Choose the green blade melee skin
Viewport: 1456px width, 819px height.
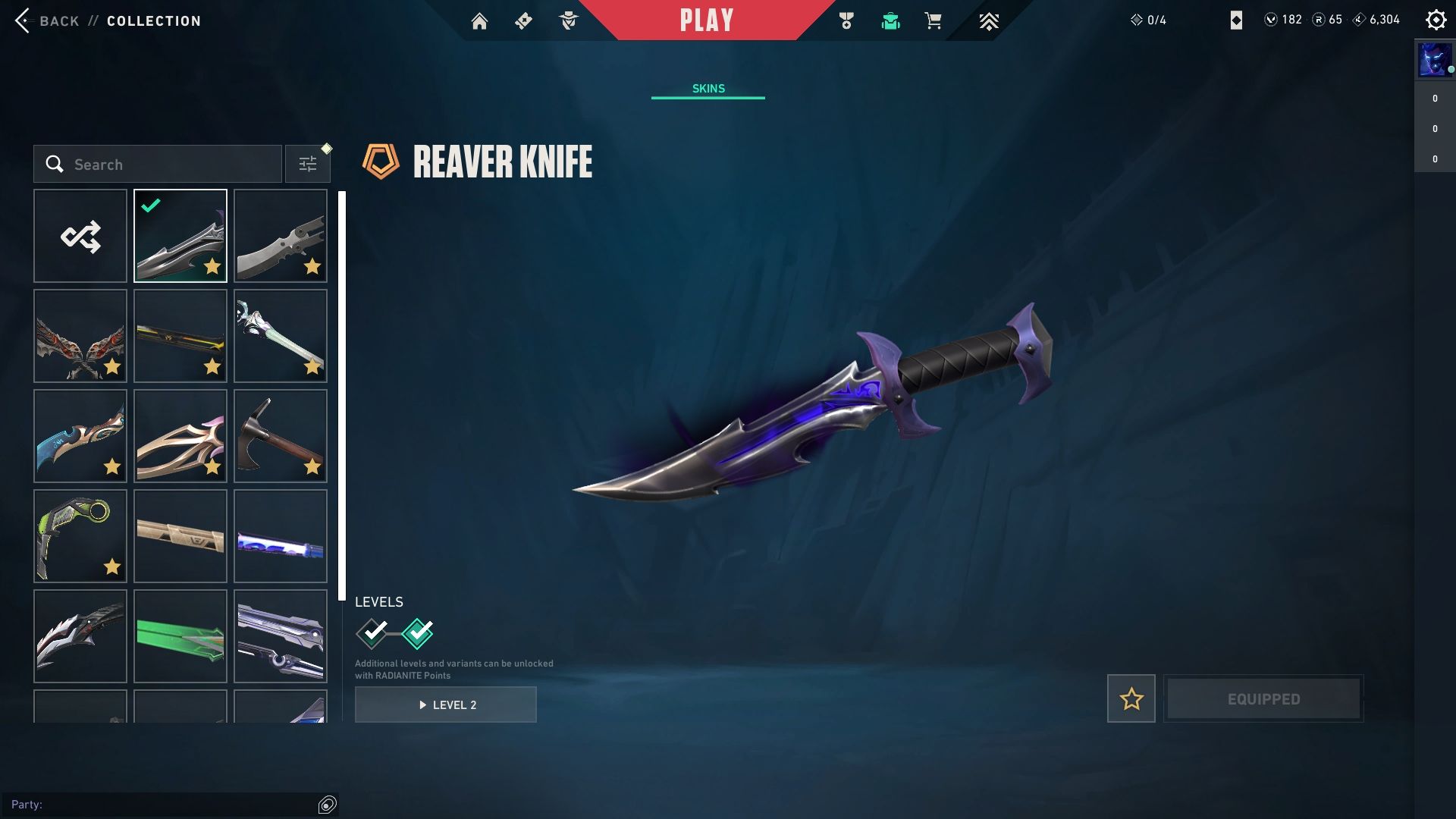coord(180,636)
